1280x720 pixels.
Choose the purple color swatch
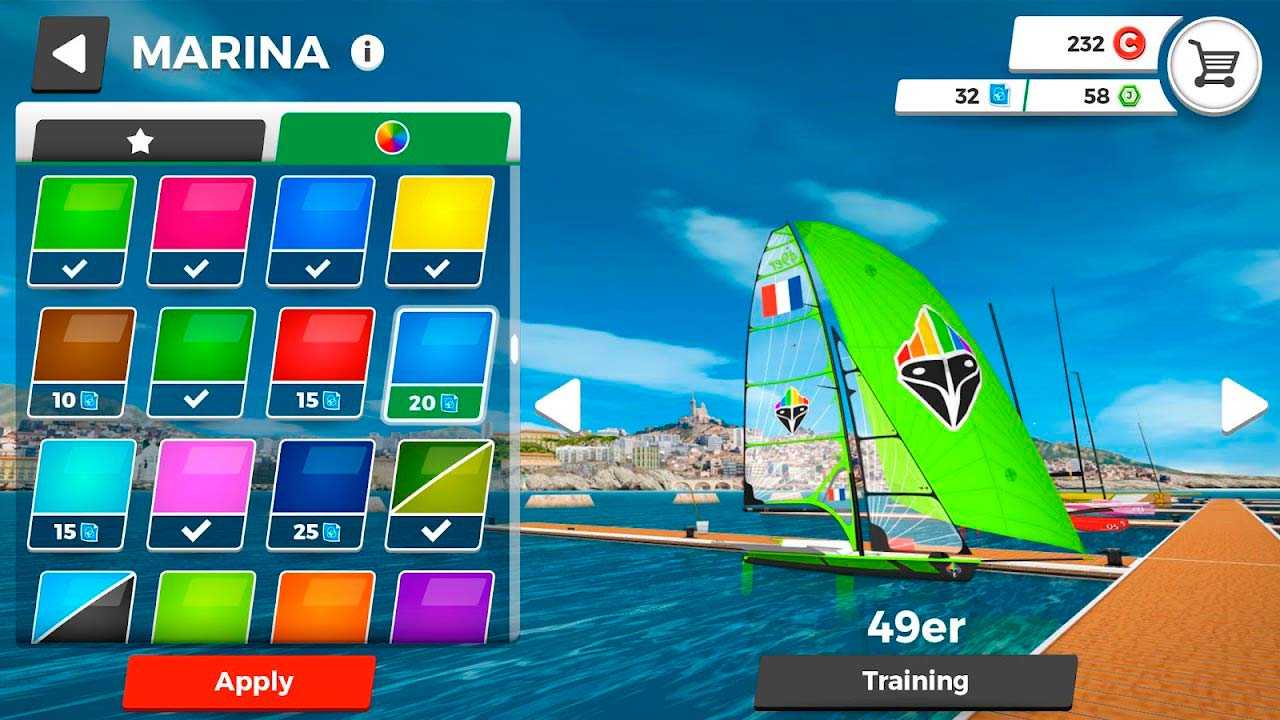click(441, 606)
